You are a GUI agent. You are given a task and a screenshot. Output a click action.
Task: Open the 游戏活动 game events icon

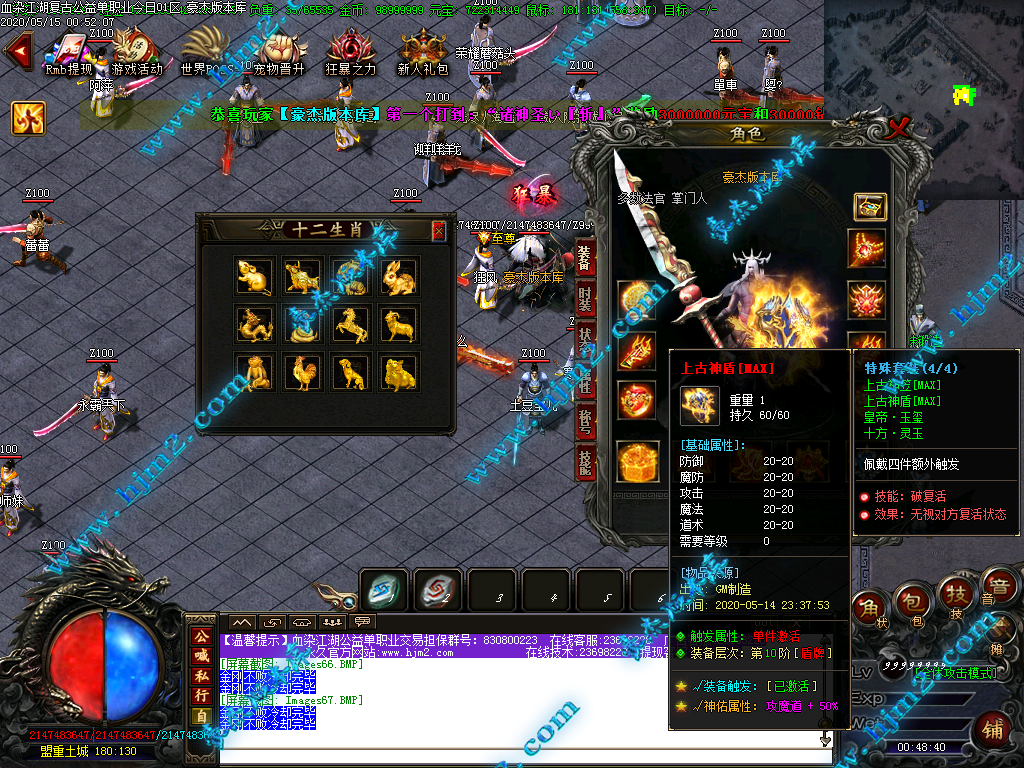click(x=136, y=53)
